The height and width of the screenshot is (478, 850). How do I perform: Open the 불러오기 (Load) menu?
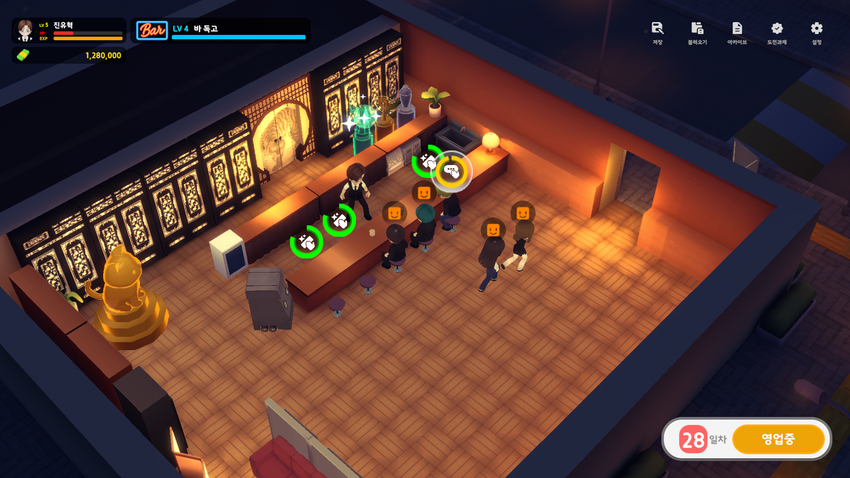point(697,31)
